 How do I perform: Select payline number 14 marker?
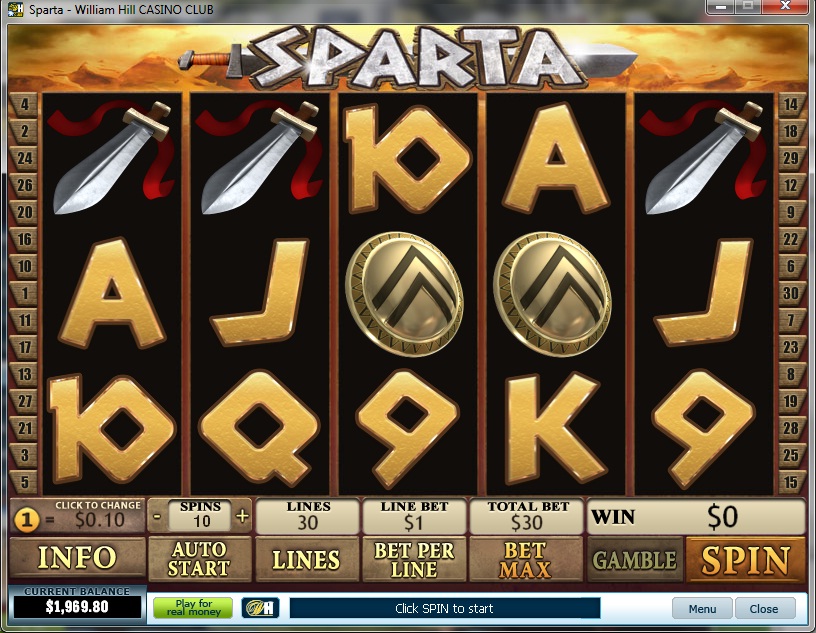click(791, 104)
